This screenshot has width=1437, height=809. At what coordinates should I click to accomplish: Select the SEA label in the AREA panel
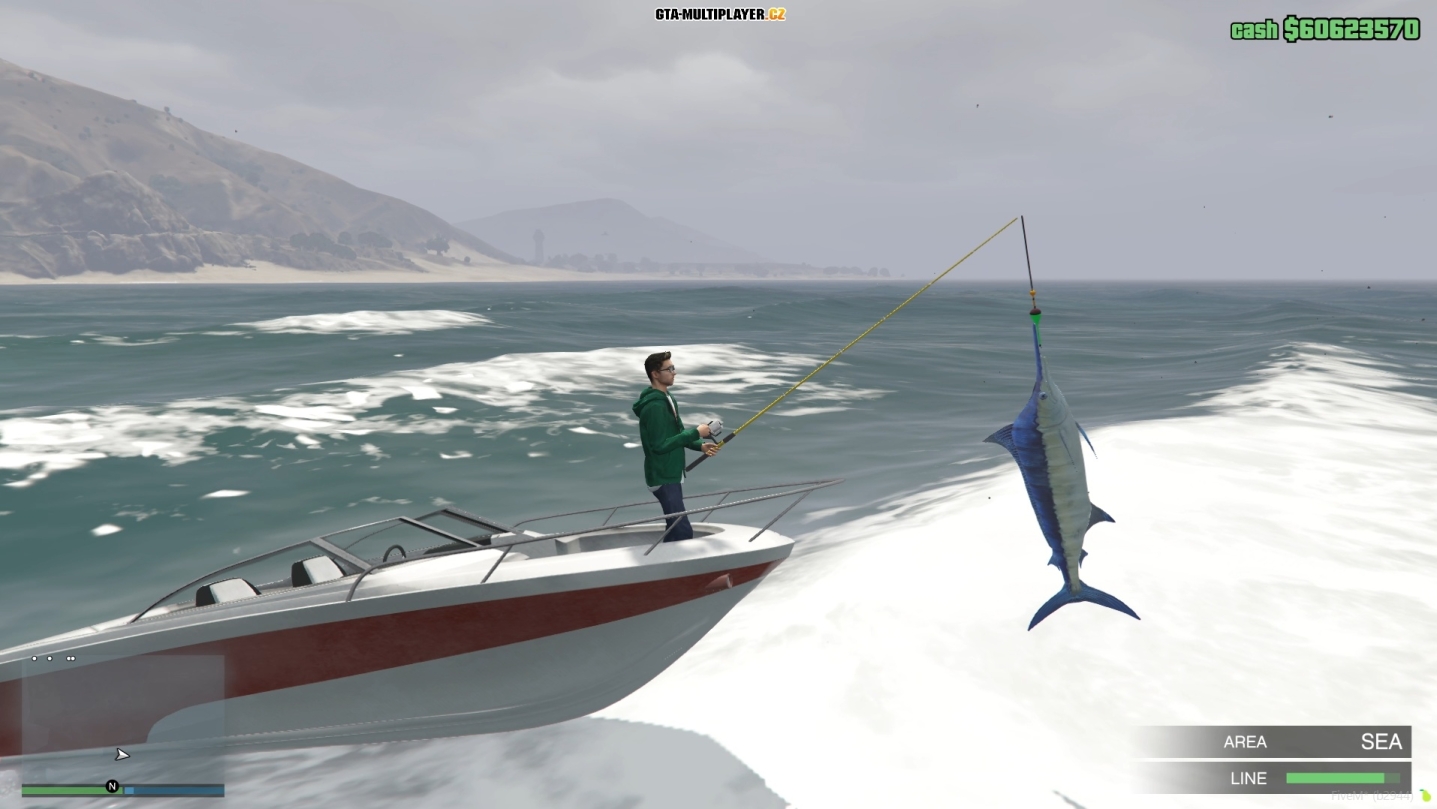(1383, 741)
